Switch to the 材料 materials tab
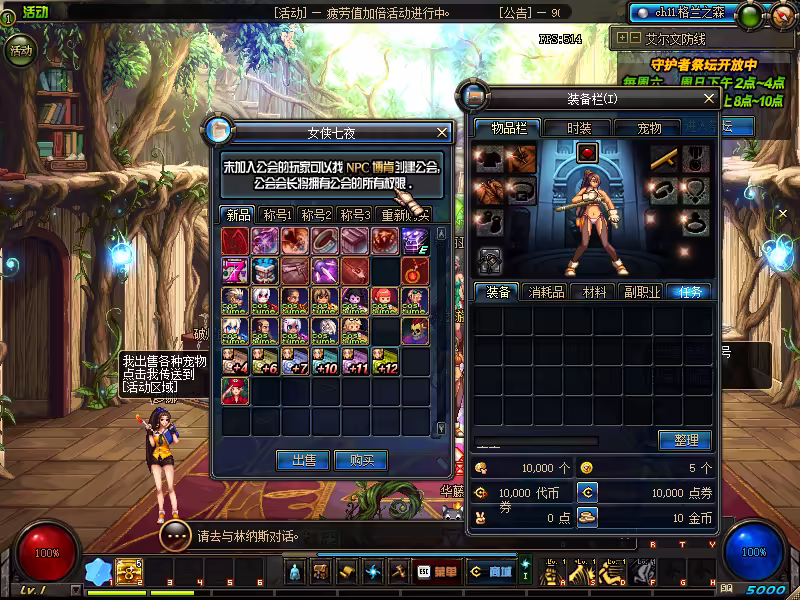The image size is (800, 600). pyautogui.click(x=595, y=292)
